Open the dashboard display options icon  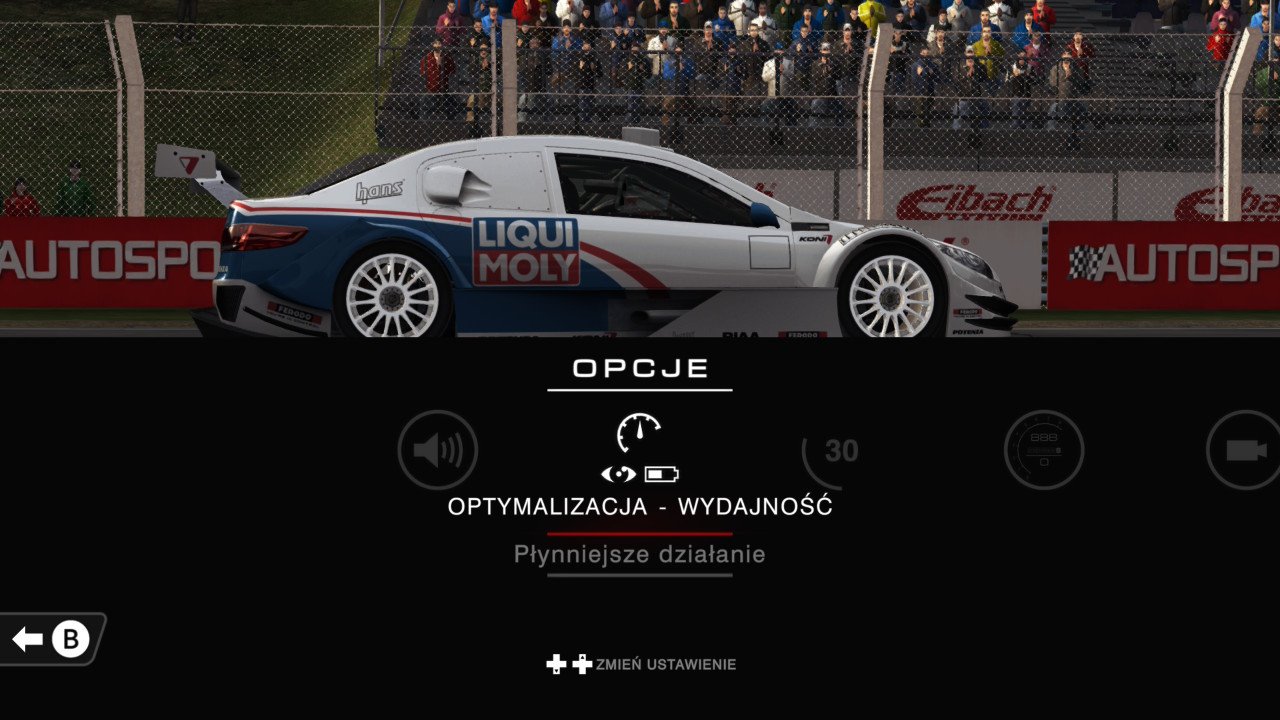tap(1044, 450)
